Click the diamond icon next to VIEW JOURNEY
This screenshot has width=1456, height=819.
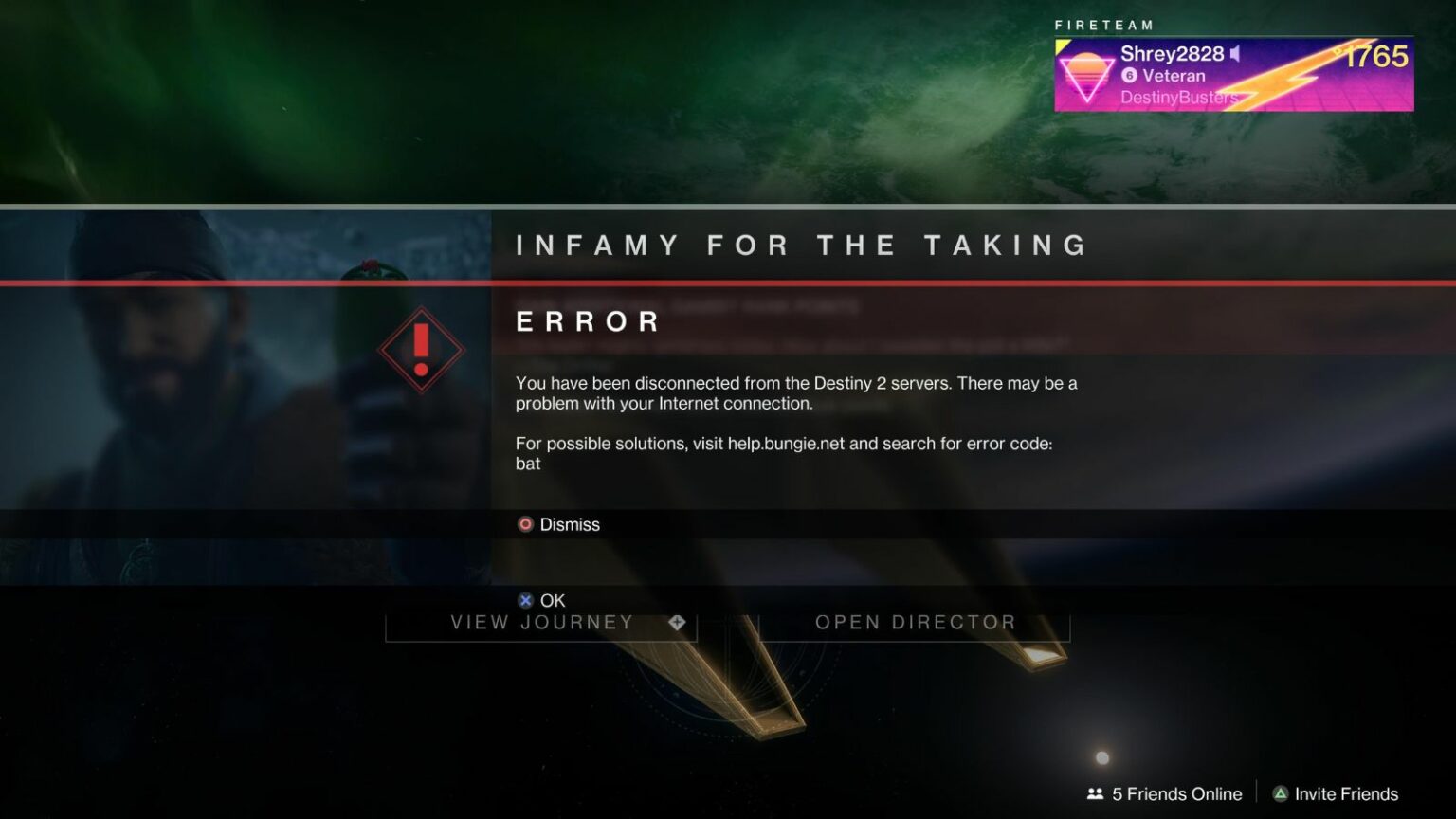(x=677, y=623)
